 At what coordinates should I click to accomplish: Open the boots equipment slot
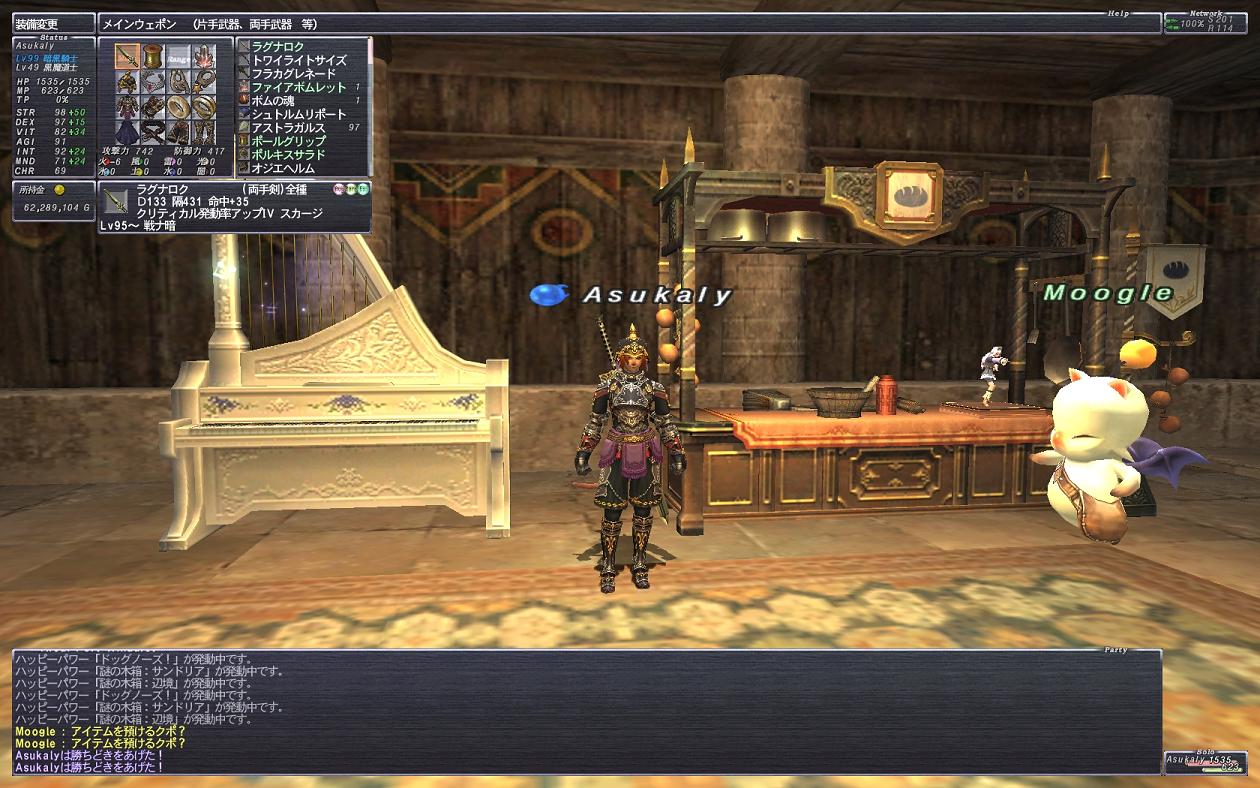[202, 132]
